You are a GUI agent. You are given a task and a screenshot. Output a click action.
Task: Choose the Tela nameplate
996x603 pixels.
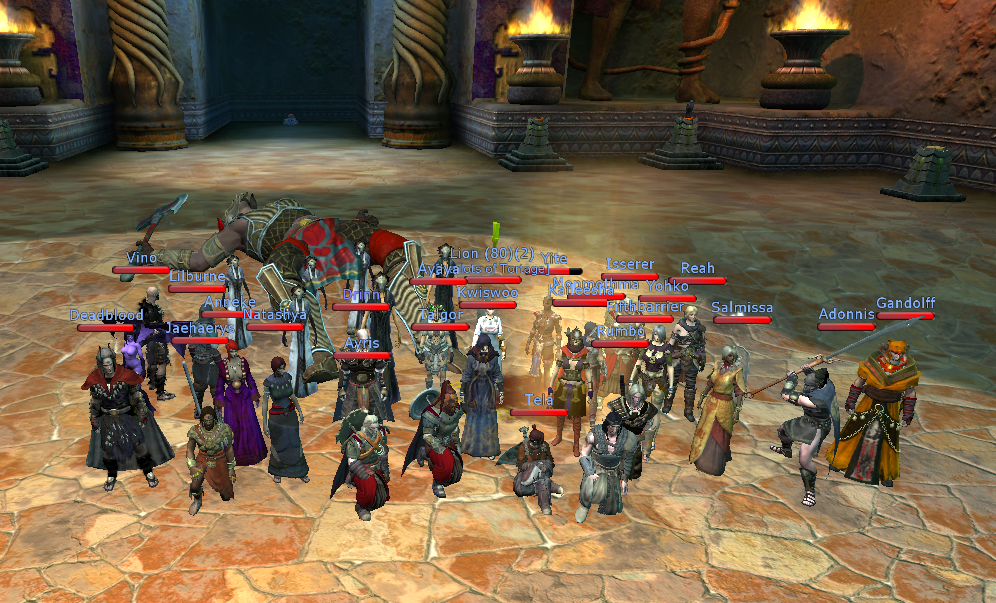pyautogui.click(x=539, y=400)
